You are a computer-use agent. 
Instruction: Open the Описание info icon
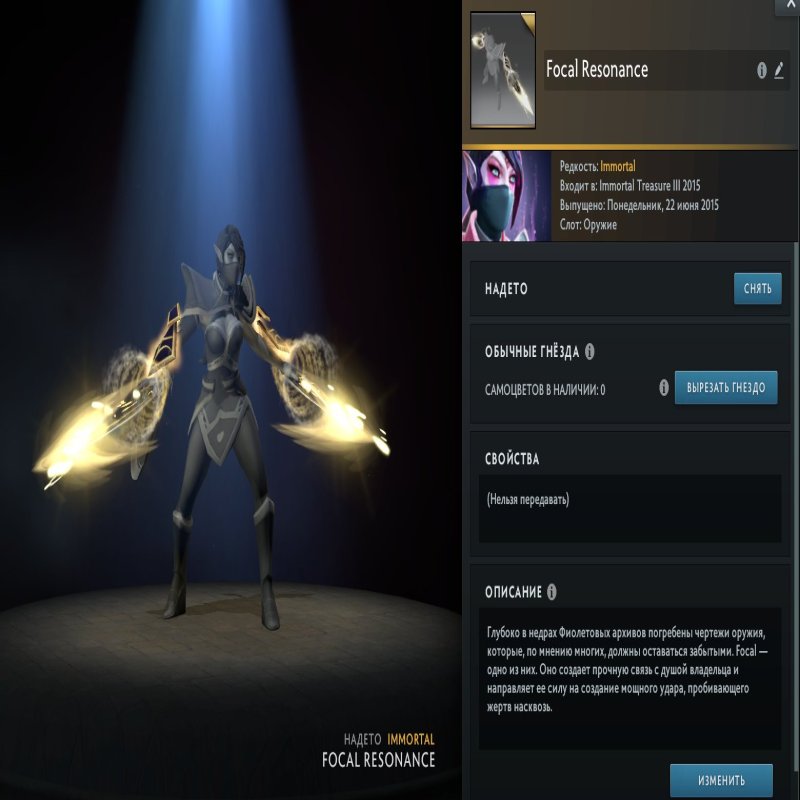pos(551,591)
